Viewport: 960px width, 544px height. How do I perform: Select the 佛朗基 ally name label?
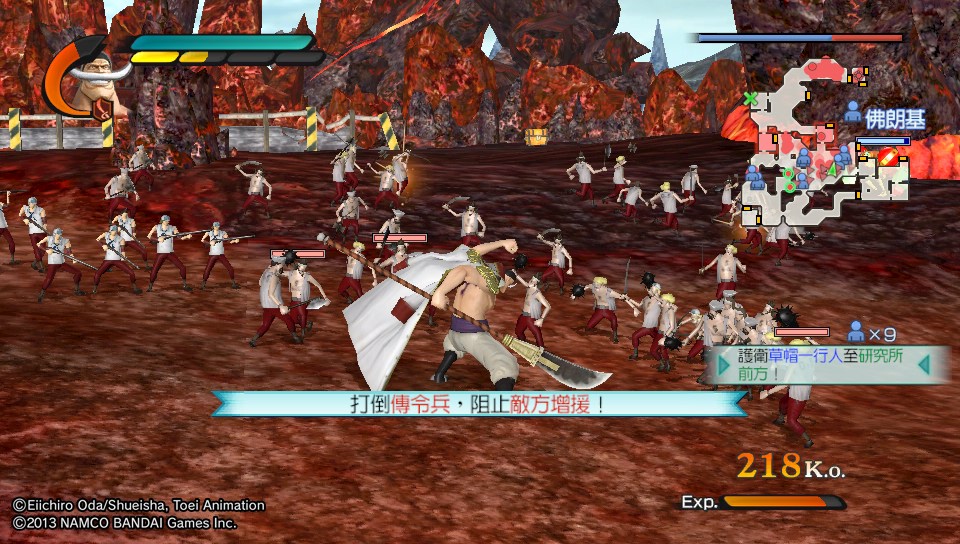point(895,119)
